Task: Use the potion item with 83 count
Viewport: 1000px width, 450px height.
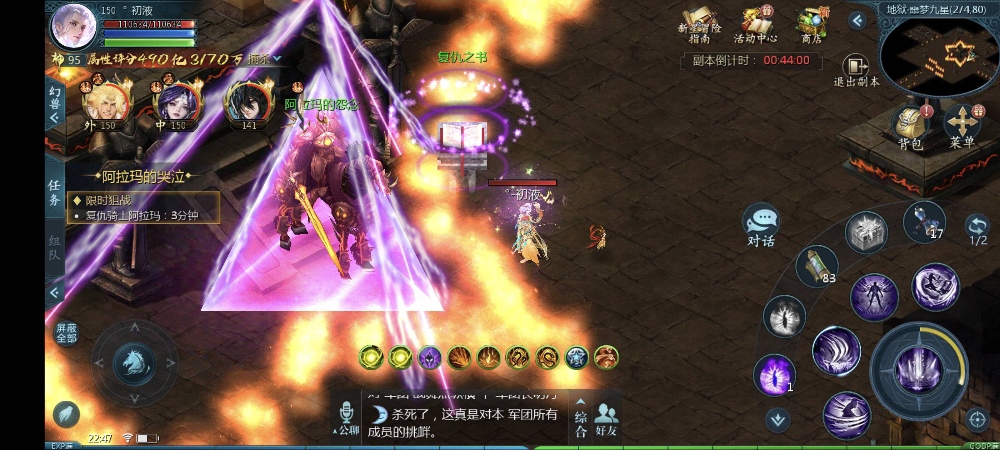Action: 815,266
